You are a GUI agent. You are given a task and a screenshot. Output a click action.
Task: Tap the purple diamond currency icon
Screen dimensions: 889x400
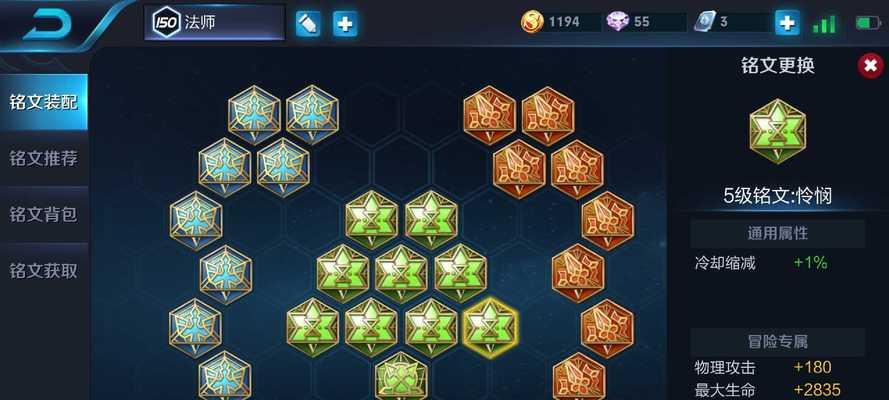pos(617,22)
